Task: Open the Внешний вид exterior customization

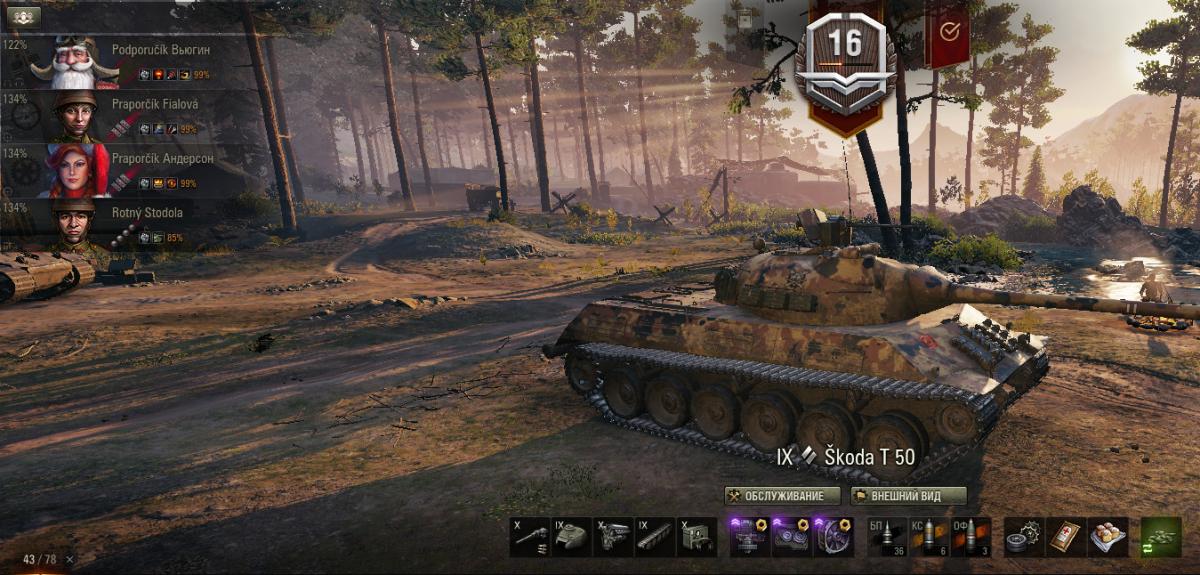Action: pyautogui.click(x=908, y=496)
